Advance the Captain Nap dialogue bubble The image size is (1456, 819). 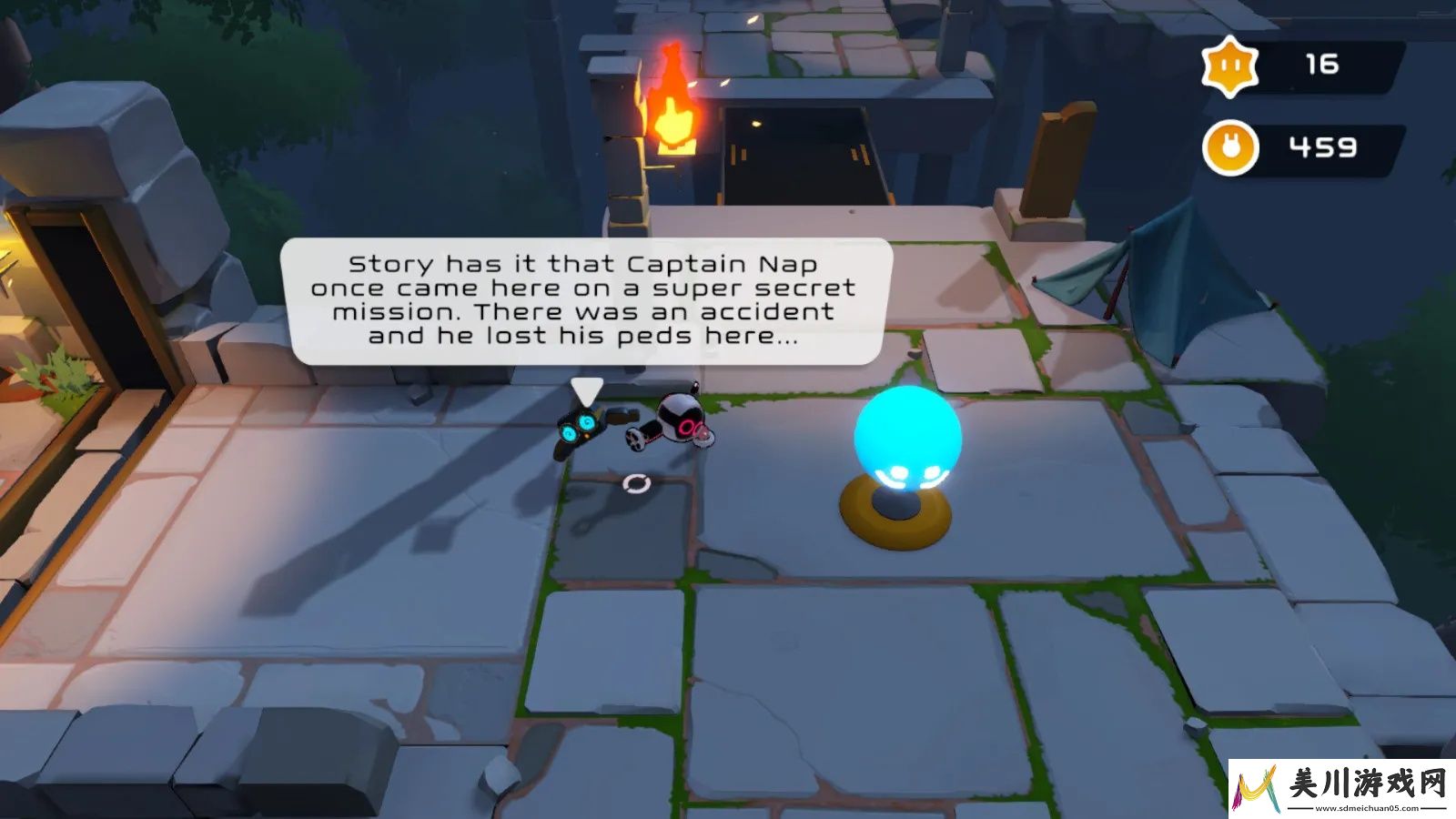(x=584, y=301)
